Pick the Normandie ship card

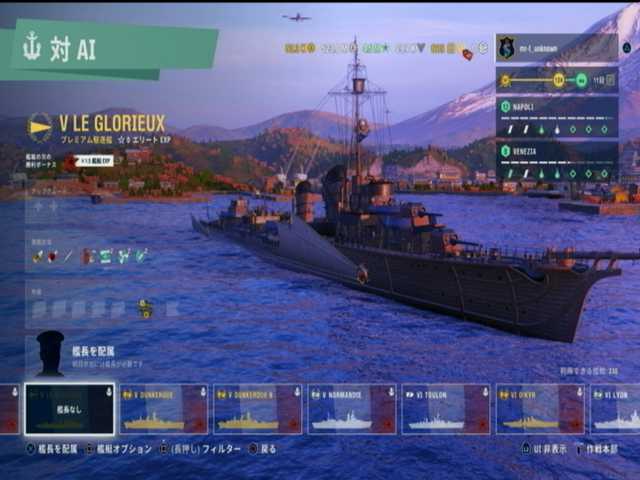coord(351,409)
